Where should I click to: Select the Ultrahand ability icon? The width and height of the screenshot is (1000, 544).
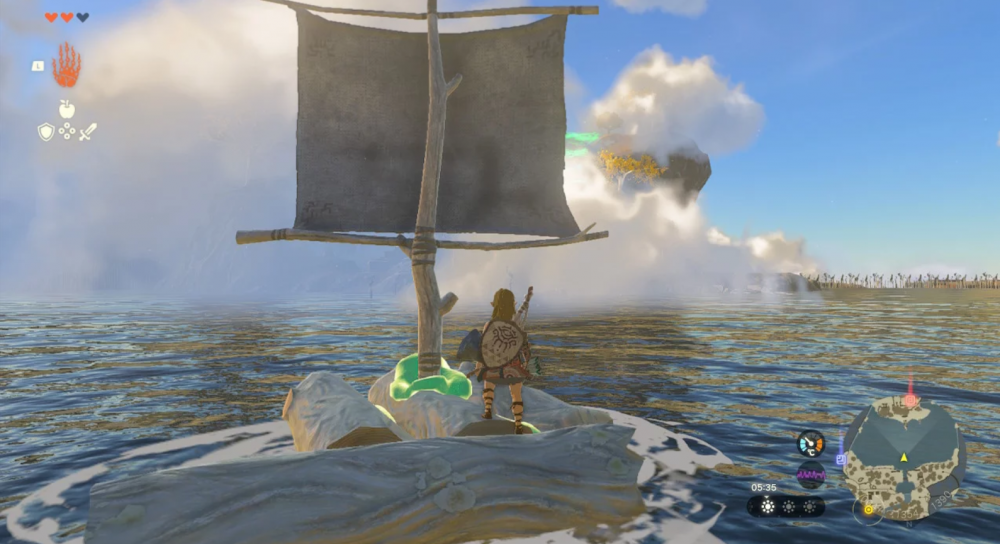click(66, 65)
